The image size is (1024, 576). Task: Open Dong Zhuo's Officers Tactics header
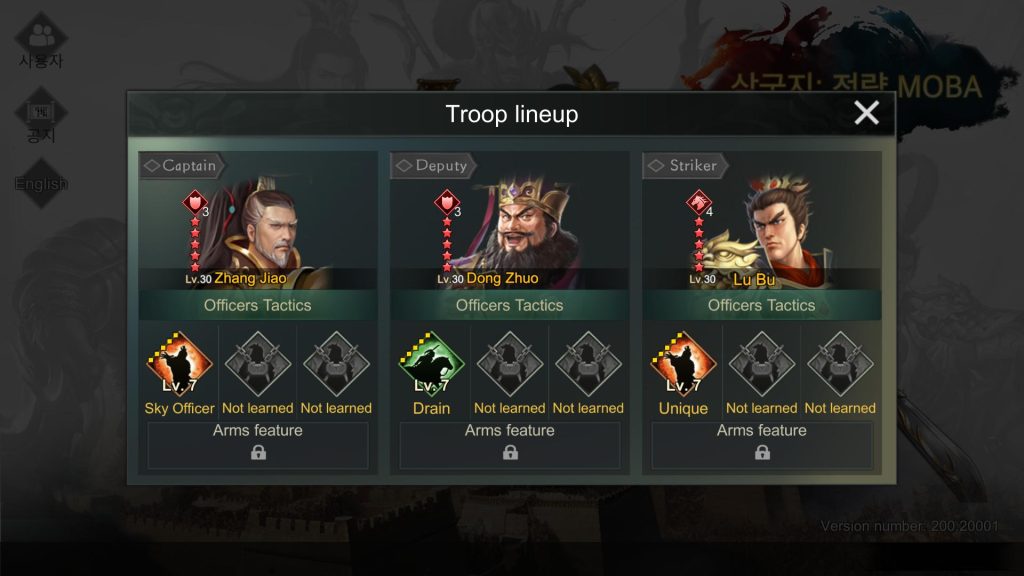click(x=510, y=305)
